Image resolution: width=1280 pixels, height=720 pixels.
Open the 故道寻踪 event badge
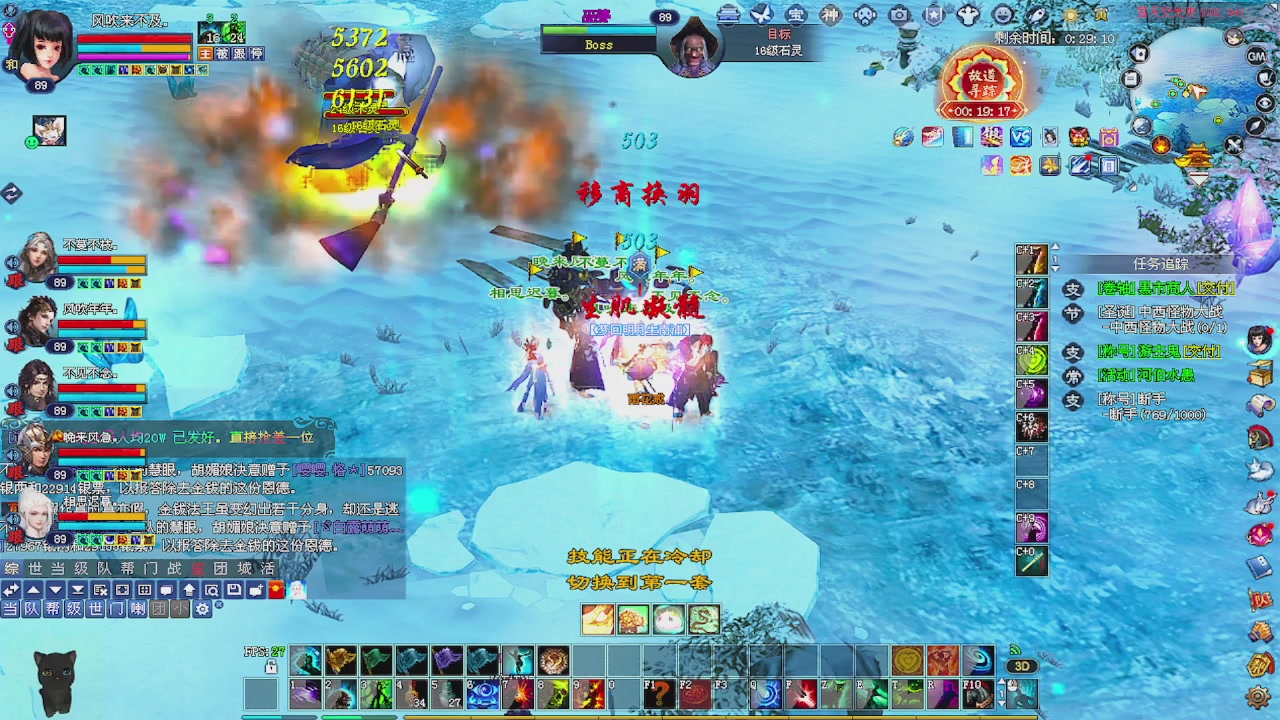click(x=981, y=82)
